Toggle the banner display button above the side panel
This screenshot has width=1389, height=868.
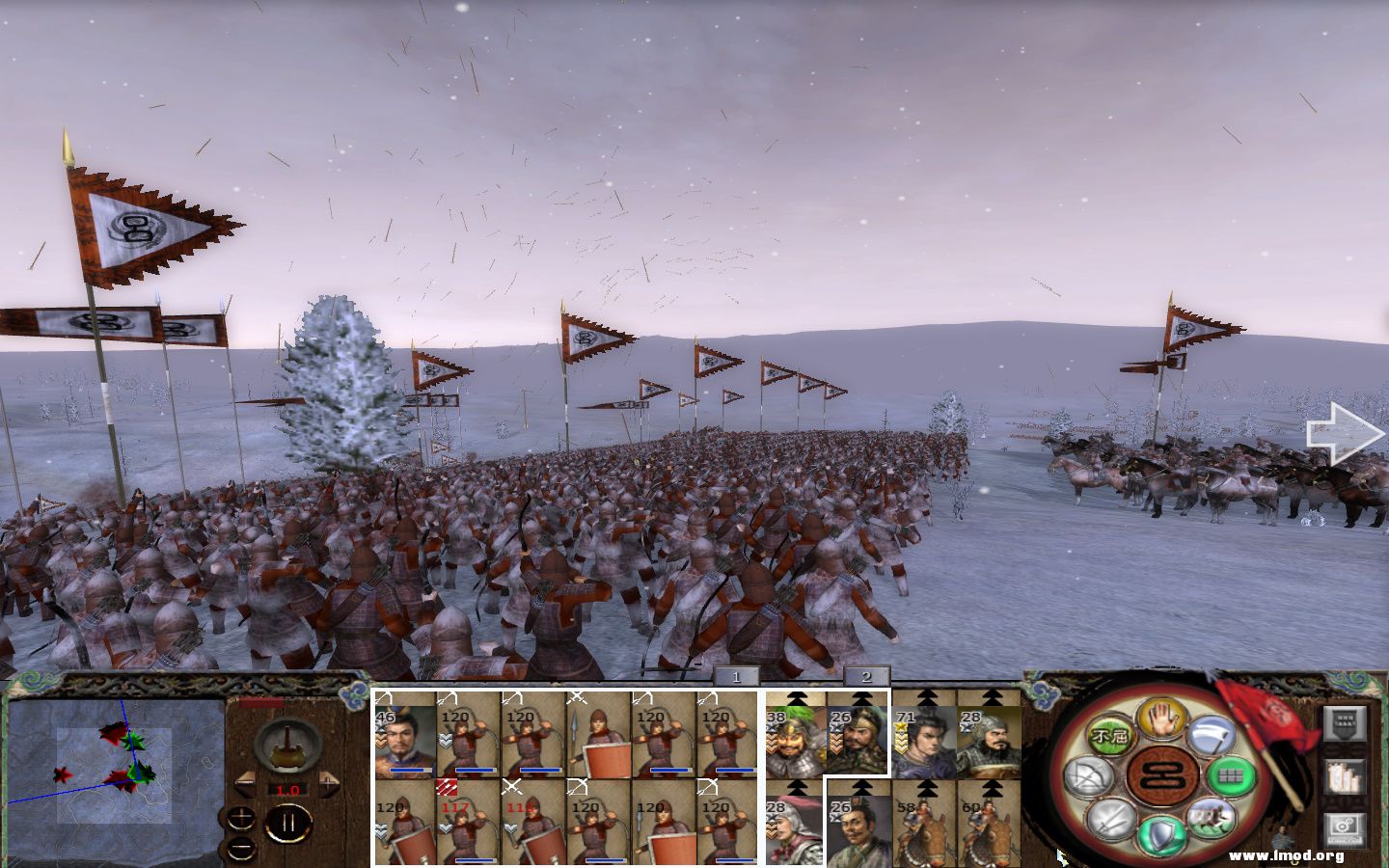1343,723
